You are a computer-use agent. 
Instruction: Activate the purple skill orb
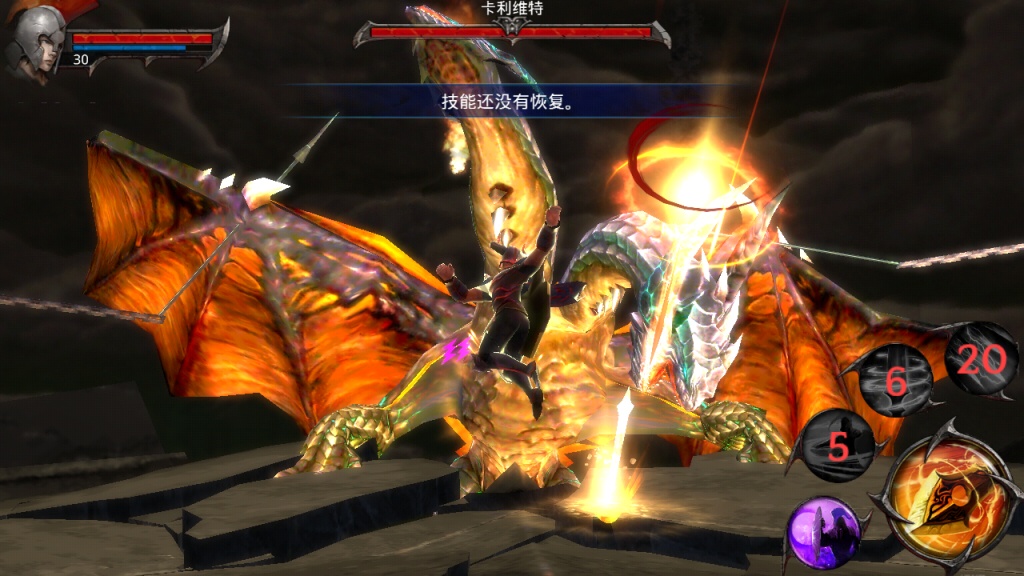(x=823, y=532)
